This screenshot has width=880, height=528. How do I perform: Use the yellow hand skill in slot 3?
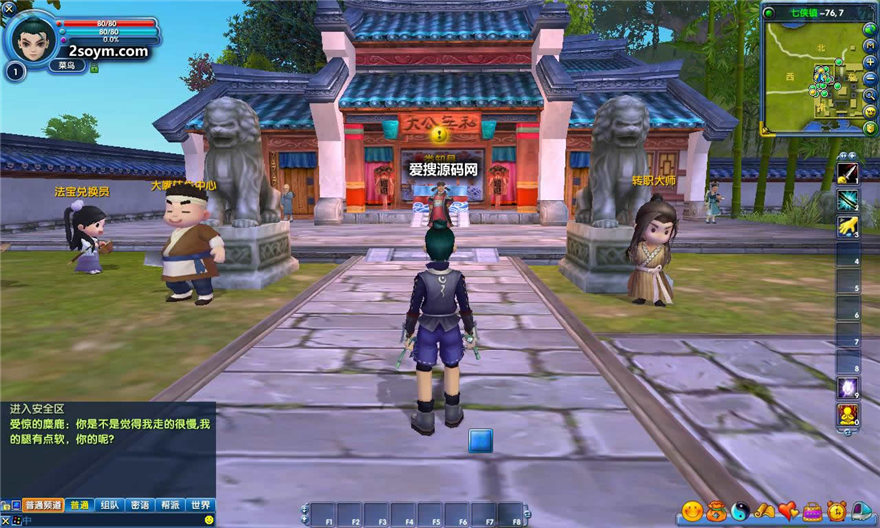point(848,227)
